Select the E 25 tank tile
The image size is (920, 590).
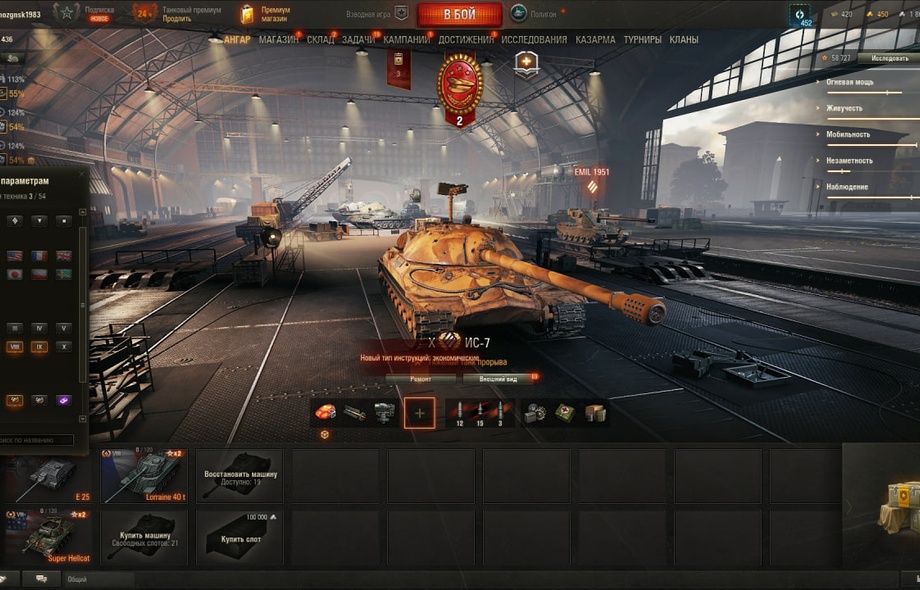pyautogui.click(x=48, y=475)
